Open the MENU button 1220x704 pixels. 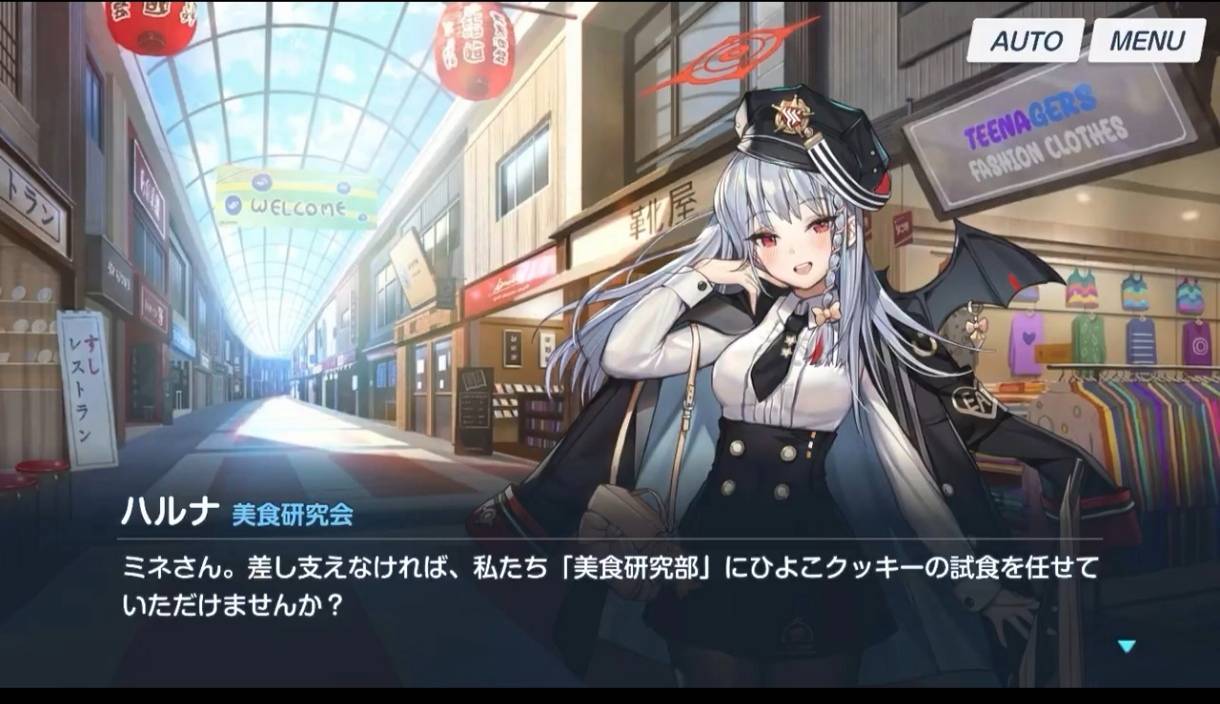pos(1146,41)
